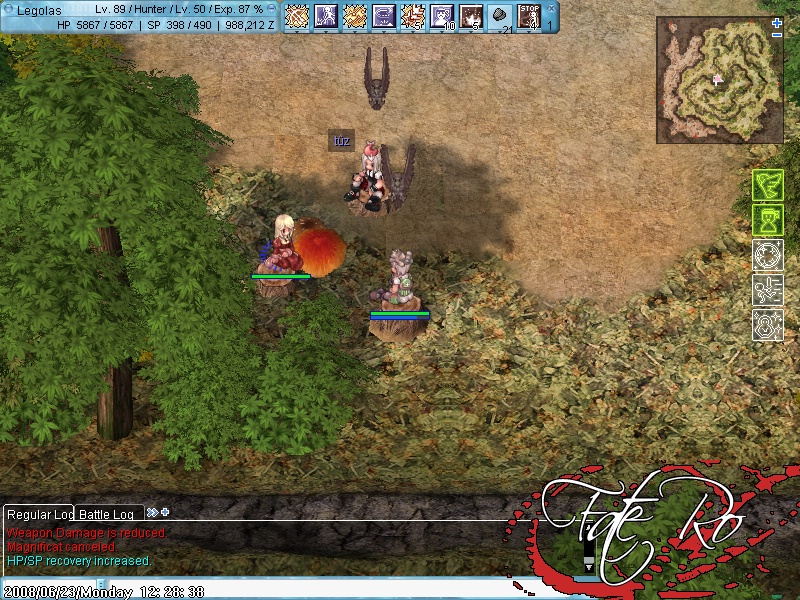Zoom in the minimap with plus button
The width and height of the screenshot is (800, 600).
777,22
